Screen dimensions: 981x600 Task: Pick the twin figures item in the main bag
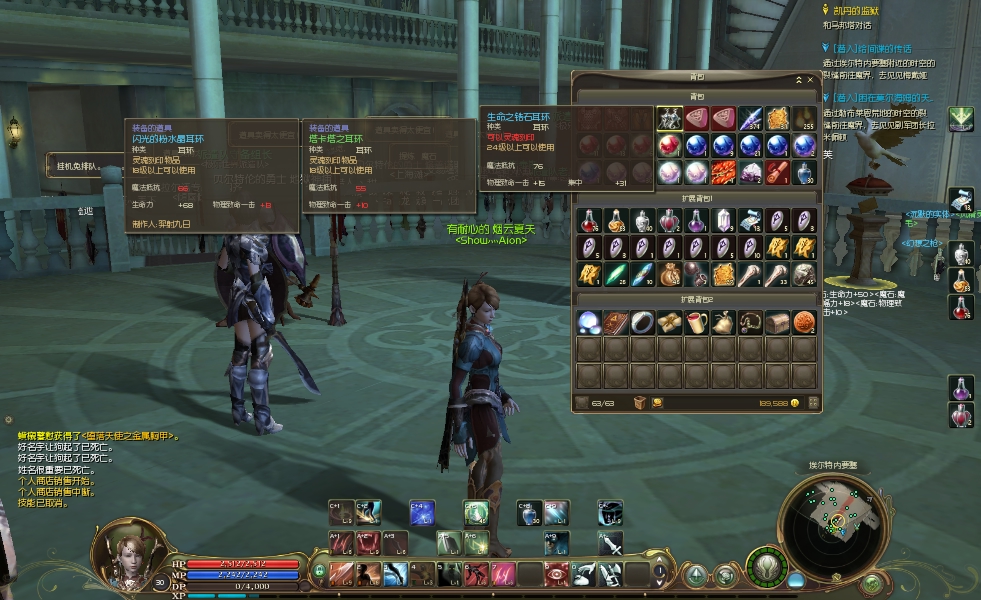[670, 119]
